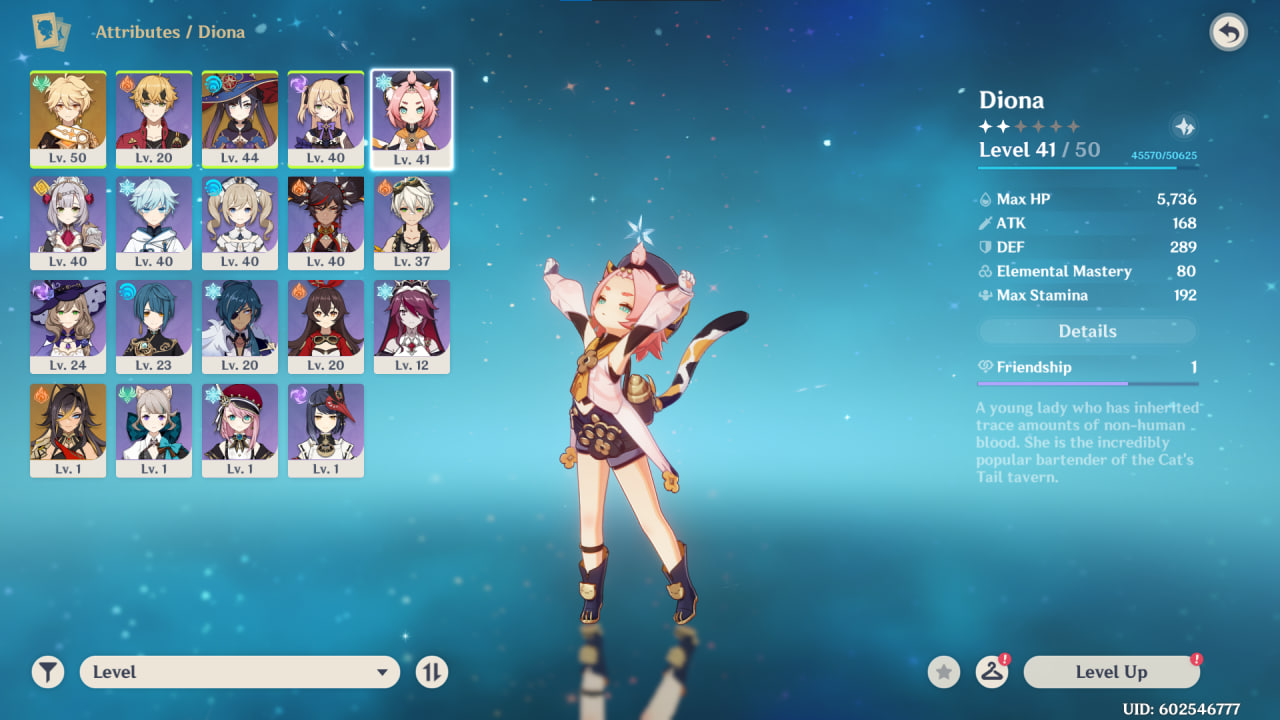The width and height of the screenshot is (1280, 720).
Task: Toggle the sort order arrows button
Action: [432, 672]
